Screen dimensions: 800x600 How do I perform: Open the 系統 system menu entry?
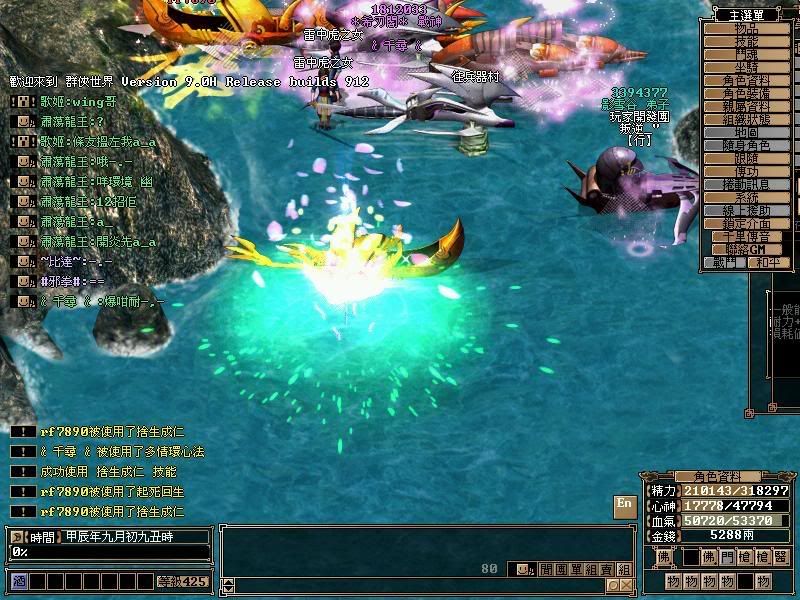pyautogui.click(x=747, y=198)
